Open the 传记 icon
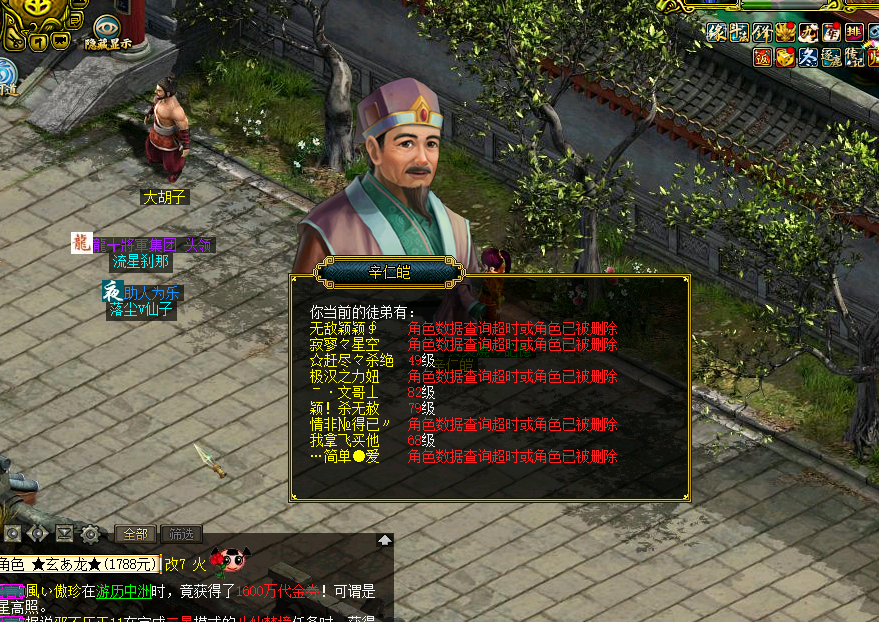This screenshot has width=879, height=622. click(x=854, y=57)
